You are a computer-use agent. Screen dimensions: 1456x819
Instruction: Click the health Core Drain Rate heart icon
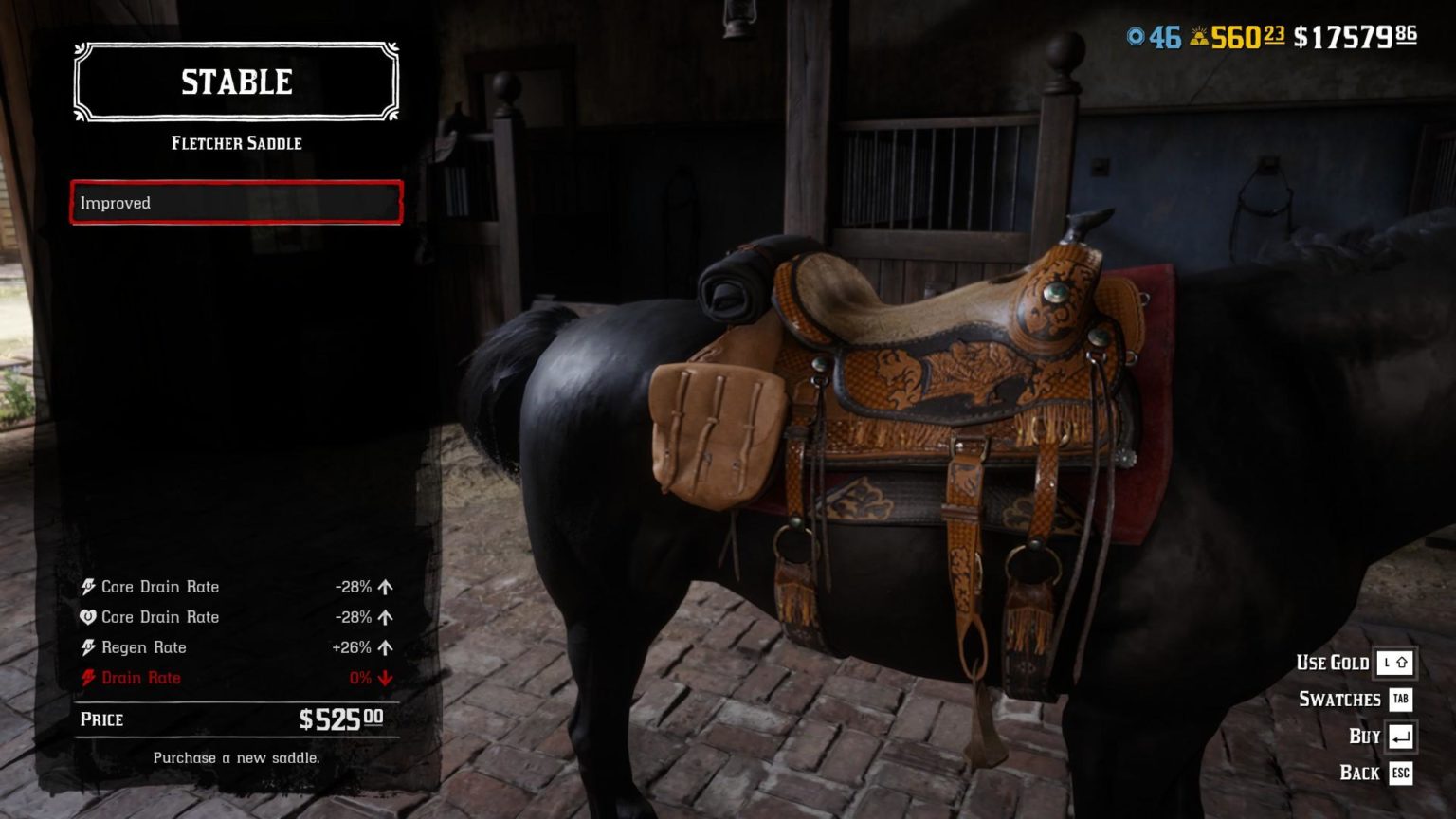(89, 617)
